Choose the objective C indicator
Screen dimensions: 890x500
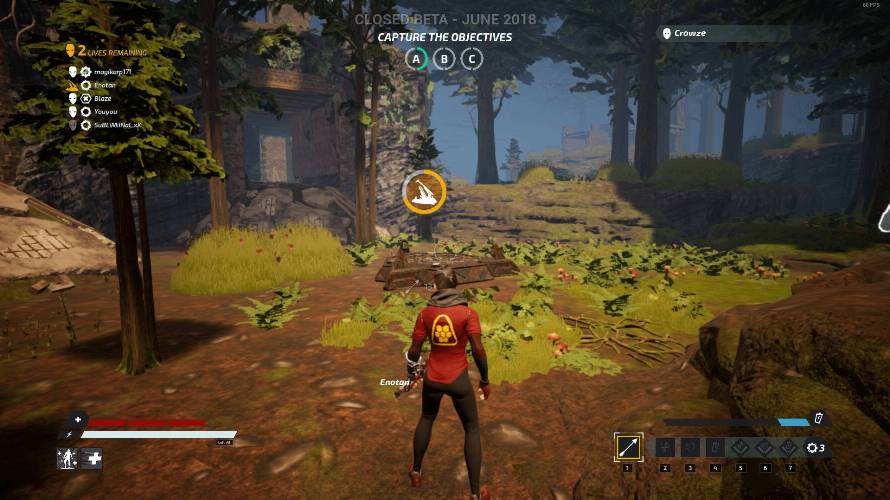tap(472, 58)
